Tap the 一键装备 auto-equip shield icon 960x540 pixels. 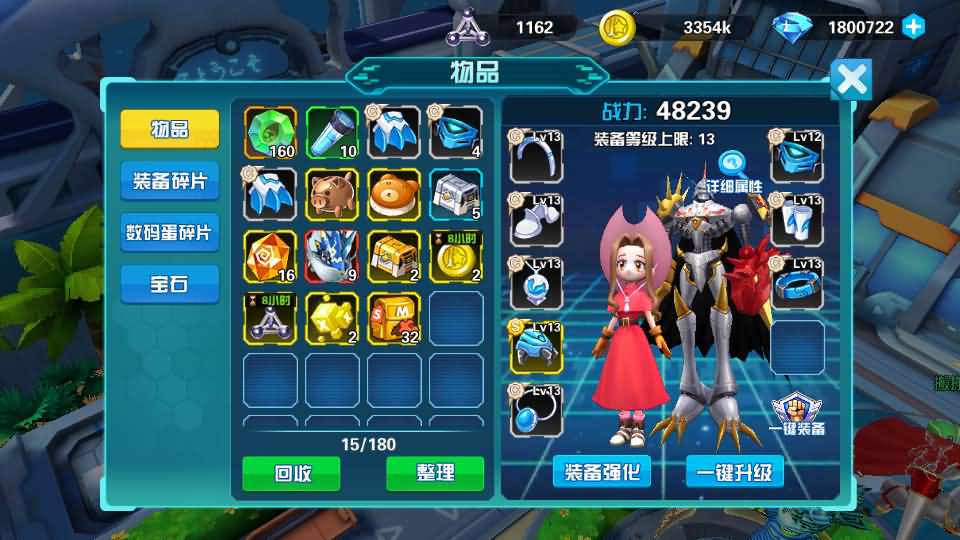[799, 413]
